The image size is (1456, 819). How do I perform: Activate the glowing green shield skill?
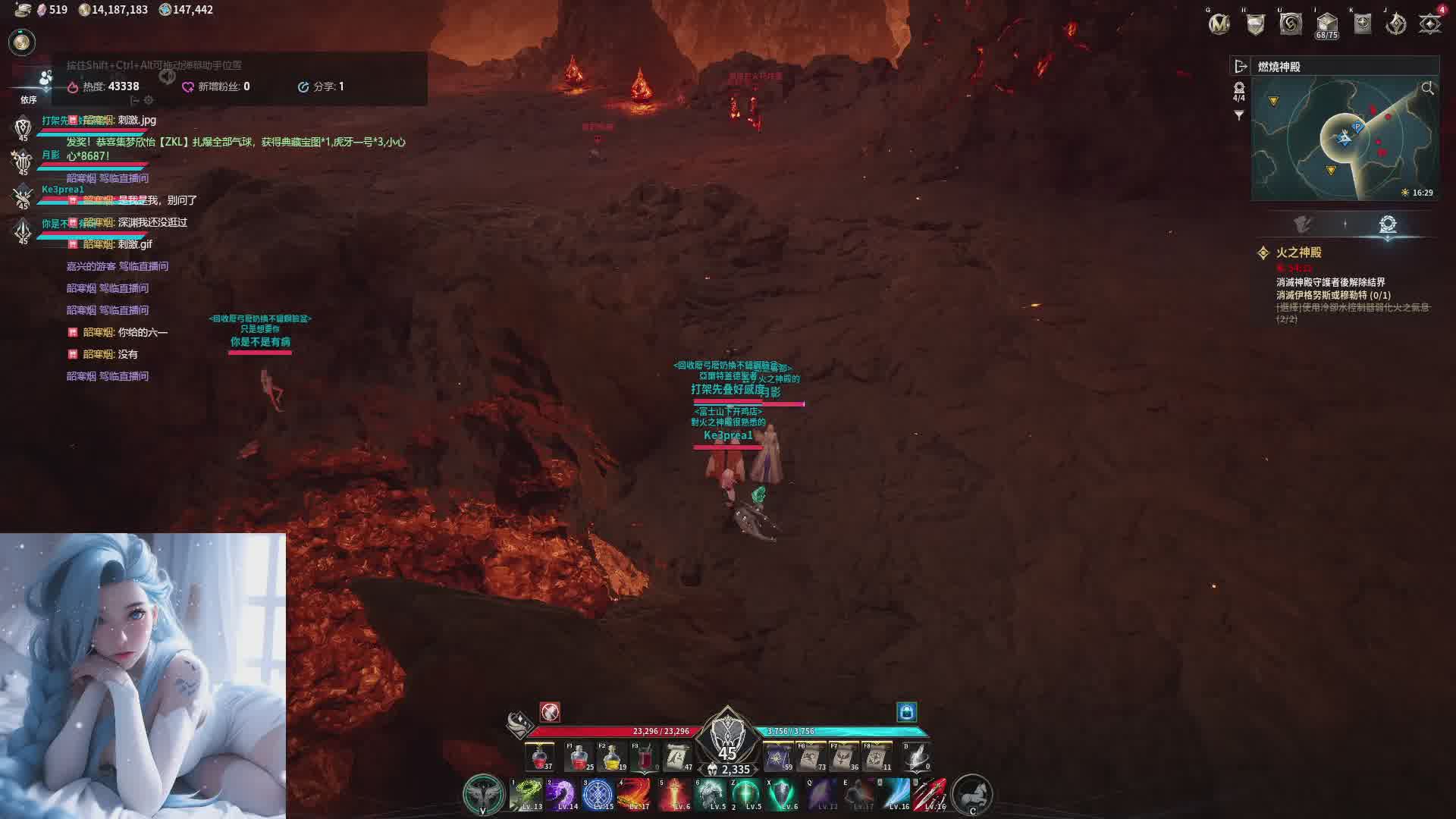pyautogui.click(x=782, y=795)
